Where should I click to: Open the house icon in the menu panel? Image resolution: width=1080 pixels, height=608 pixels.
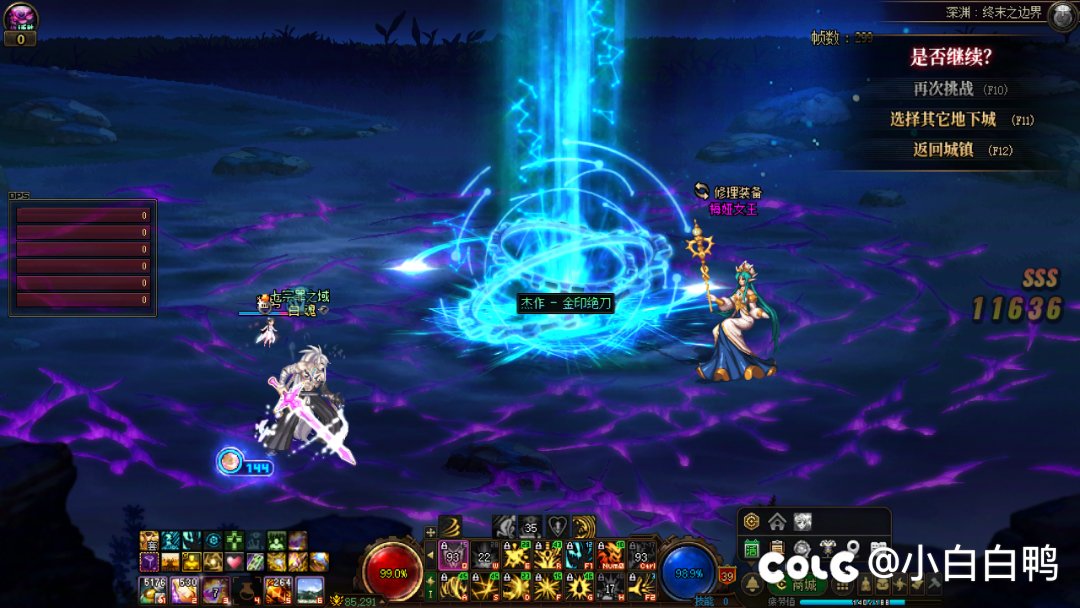(777, 521)
